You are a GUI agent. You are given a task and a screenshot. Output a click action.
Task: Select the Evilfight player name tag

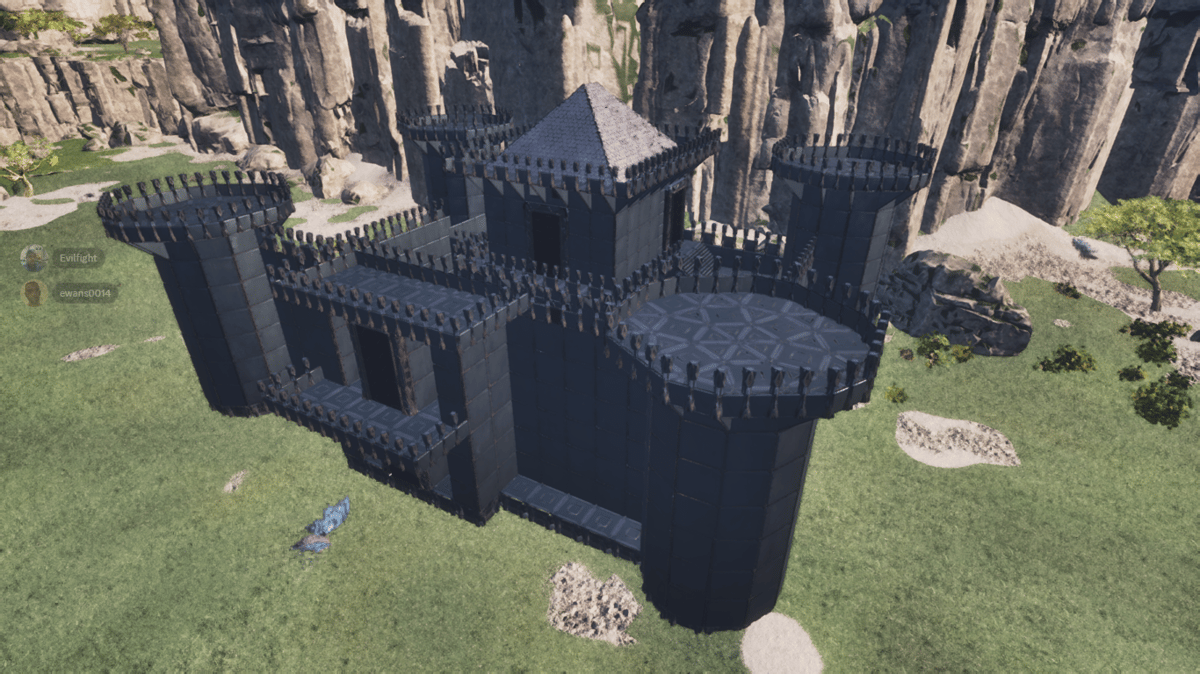tap(78, 258)
